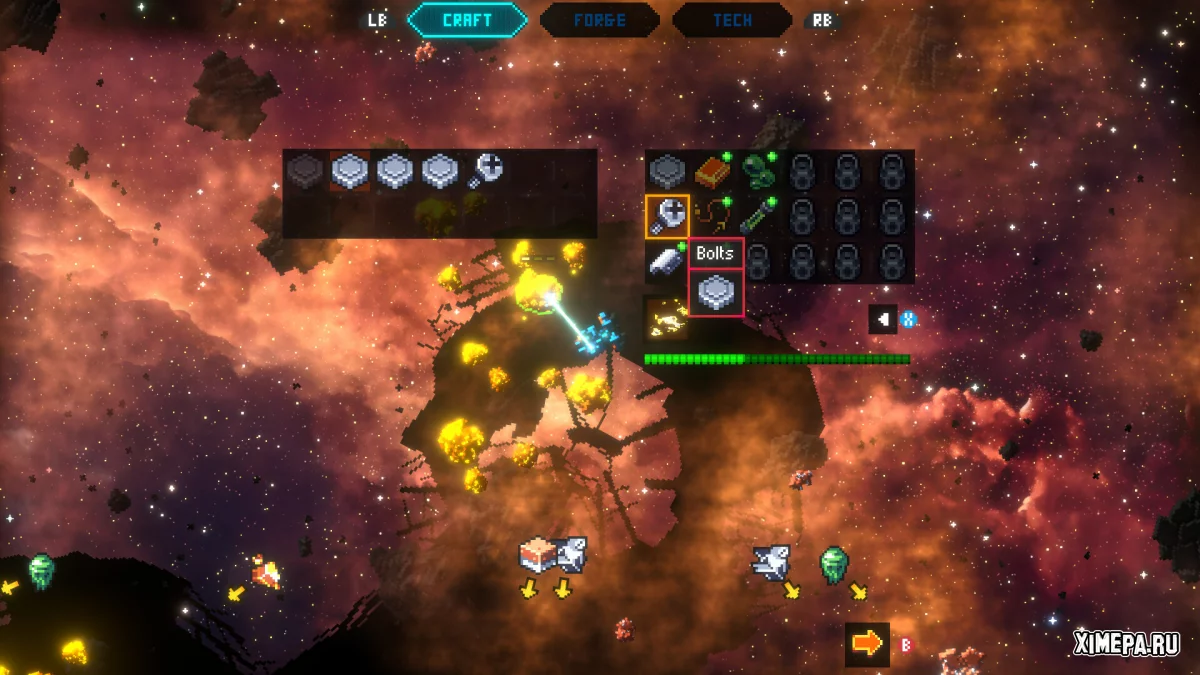1200x675 pixels.
Task: Select the green glowing tube recipe
Action: 758,215
